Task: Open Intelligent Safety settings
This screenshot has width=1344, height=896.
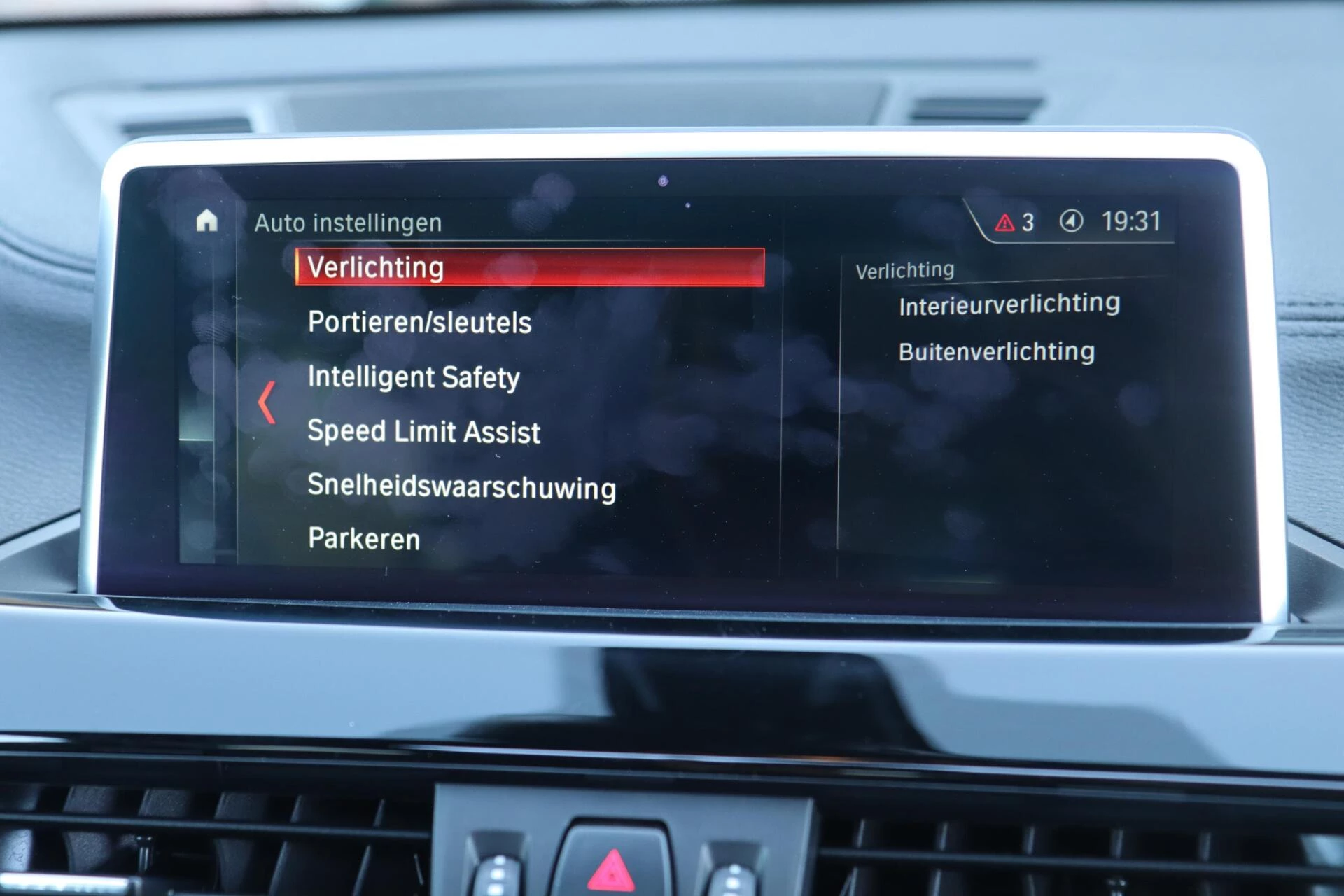Action: point(413,378)
